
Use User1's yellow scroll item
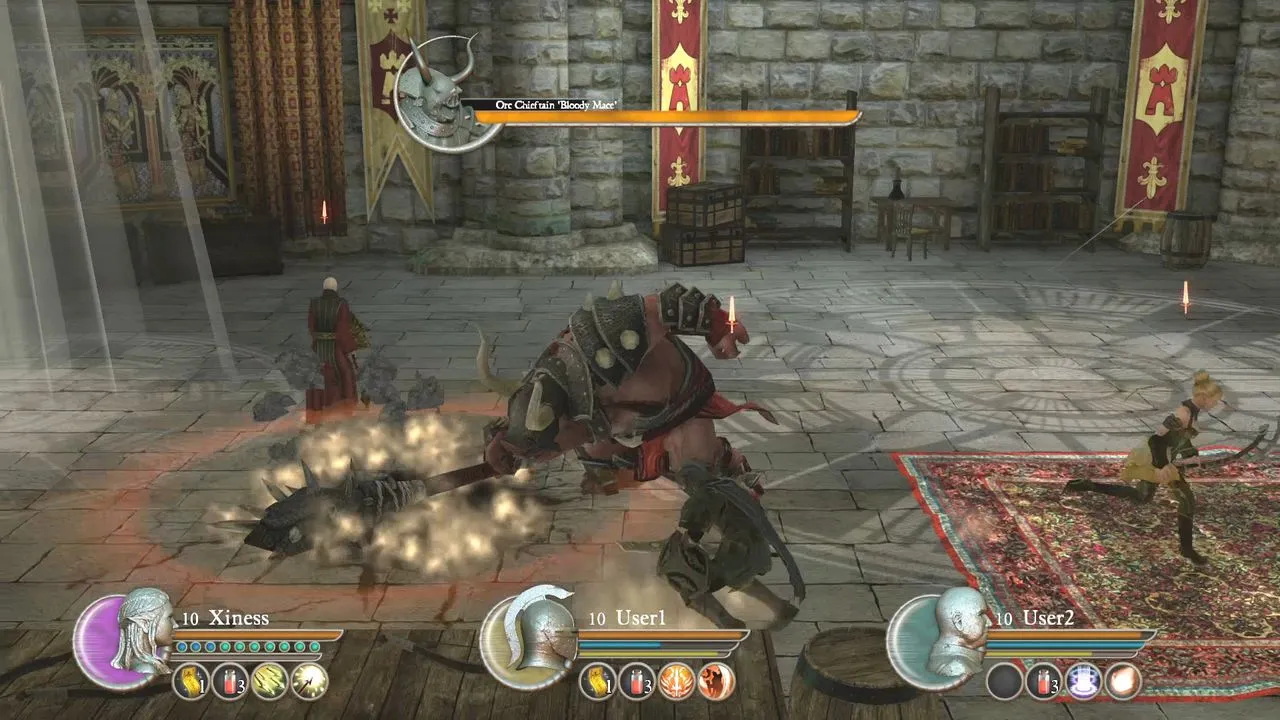598,681
